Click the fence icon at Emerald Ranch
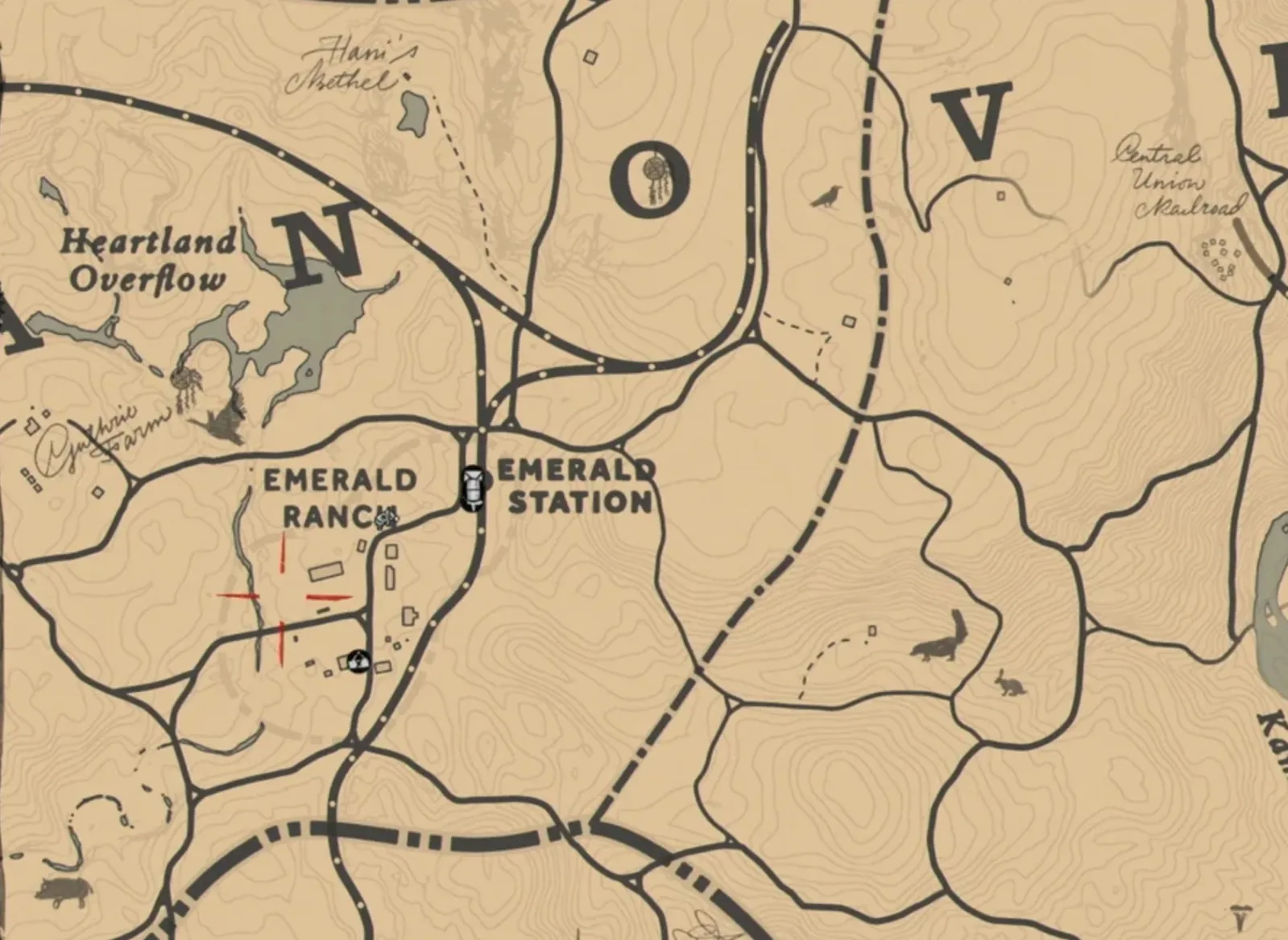1288x940 pixels. [x=387, y=516]
